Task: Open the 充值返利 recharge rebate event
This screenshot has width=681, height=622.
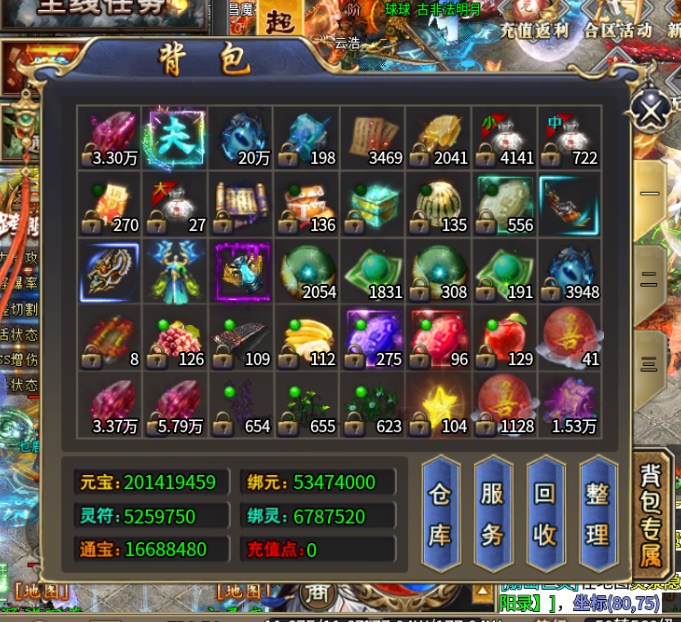Action: pyautogui.click(x=535, y=30)
